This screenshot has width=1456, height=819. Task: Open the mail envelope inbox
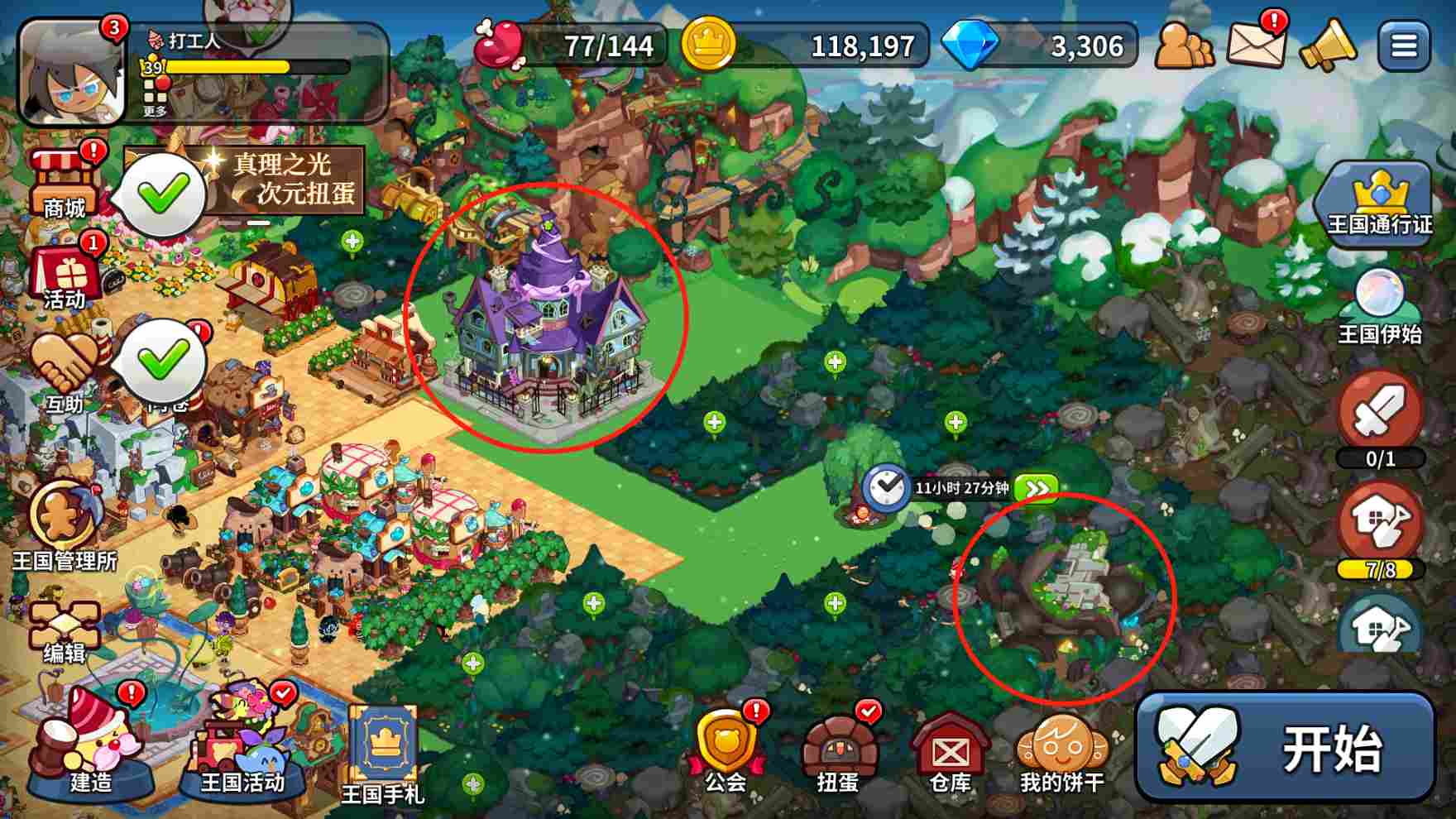point(1256,44)
